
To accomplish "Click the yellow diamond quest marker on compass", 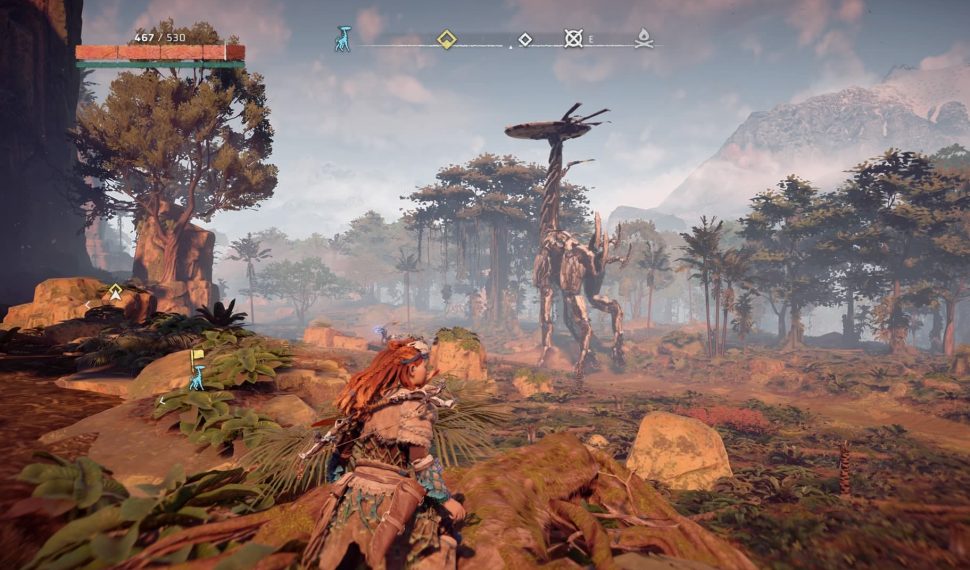I will point(447,39).
